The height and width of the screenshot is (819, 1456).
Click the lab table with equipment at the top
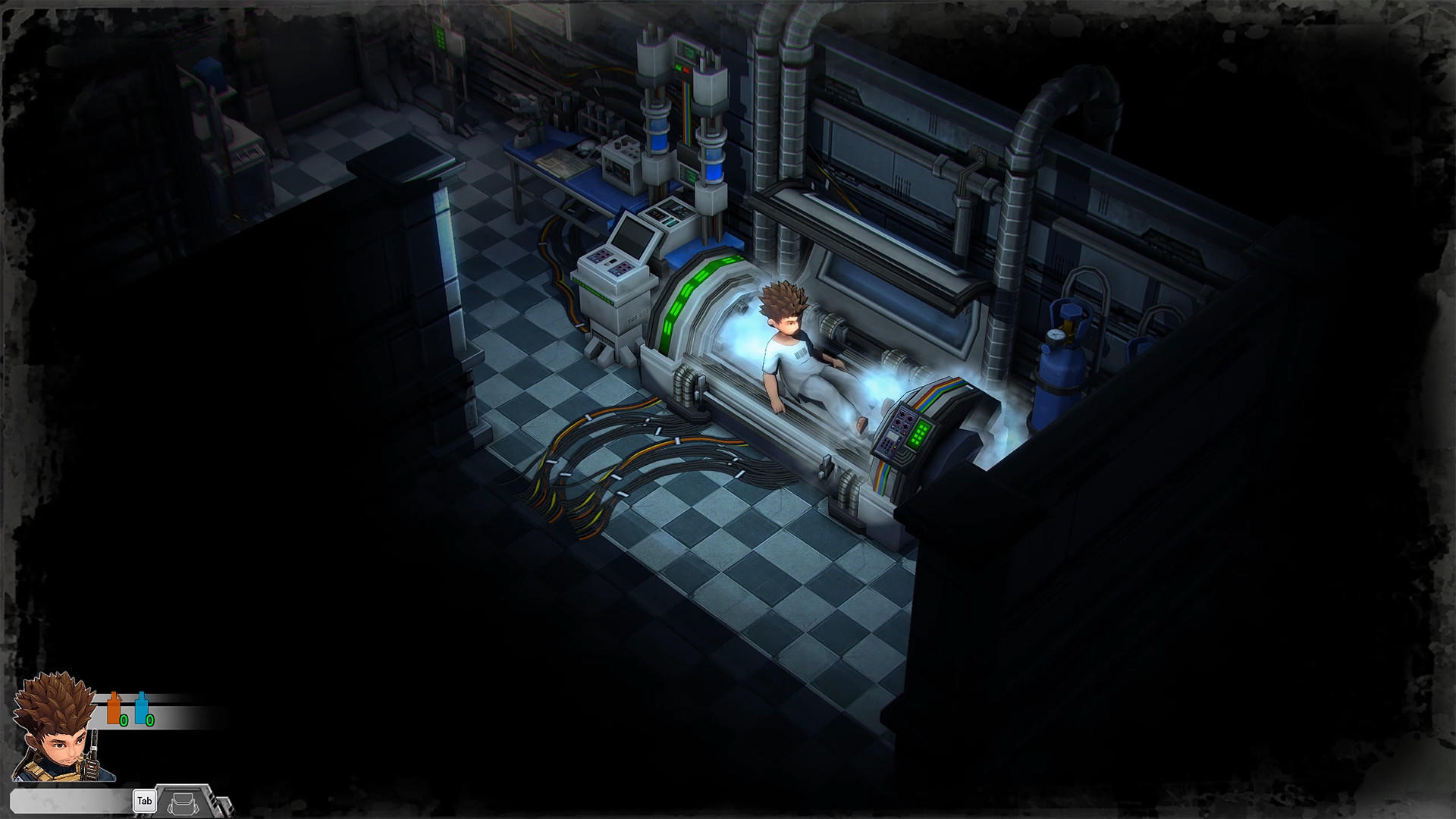561,163
